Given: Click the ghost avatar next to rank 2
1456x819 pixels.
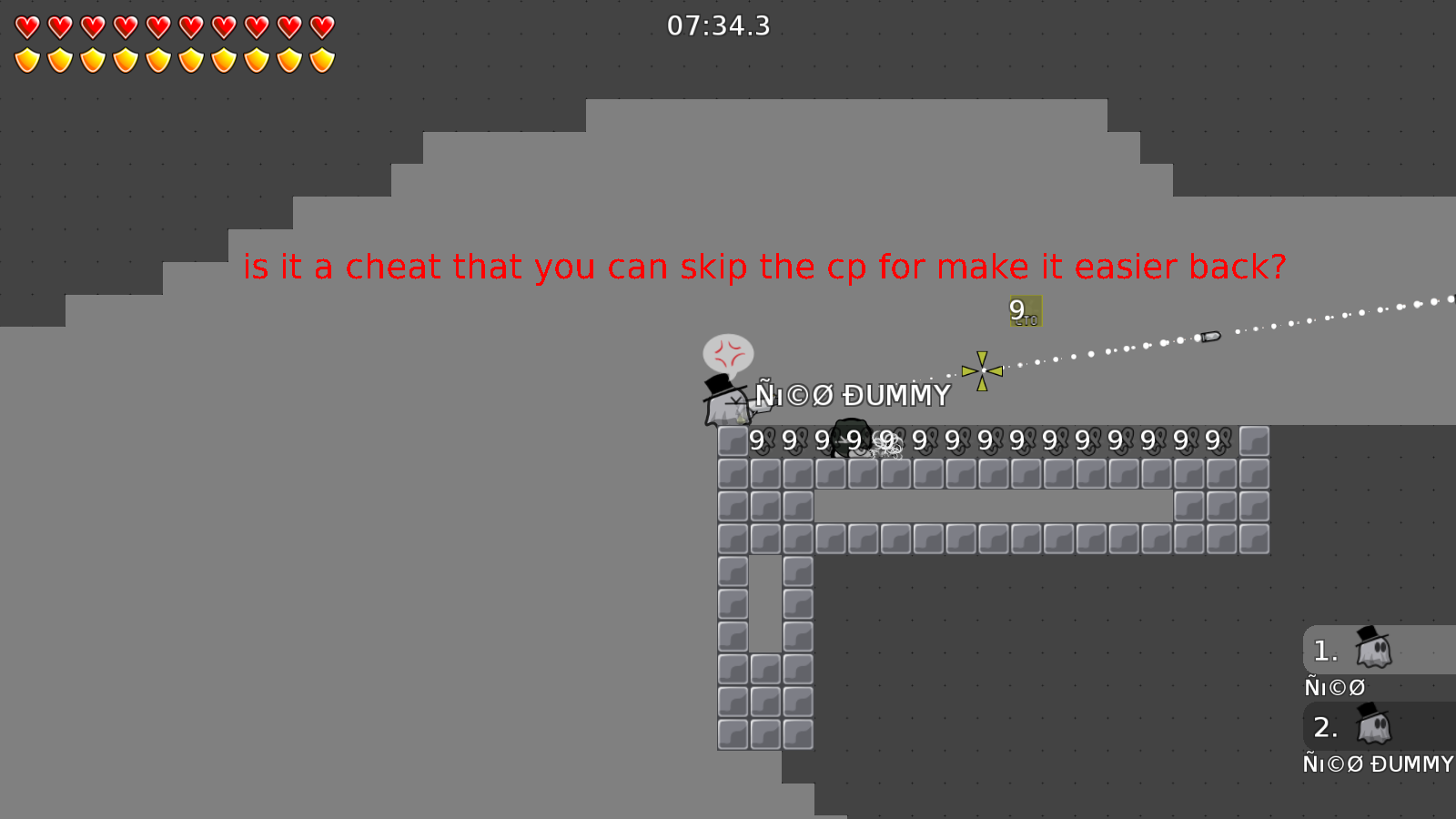Looking at the screenshot, I should (1372, 727).
